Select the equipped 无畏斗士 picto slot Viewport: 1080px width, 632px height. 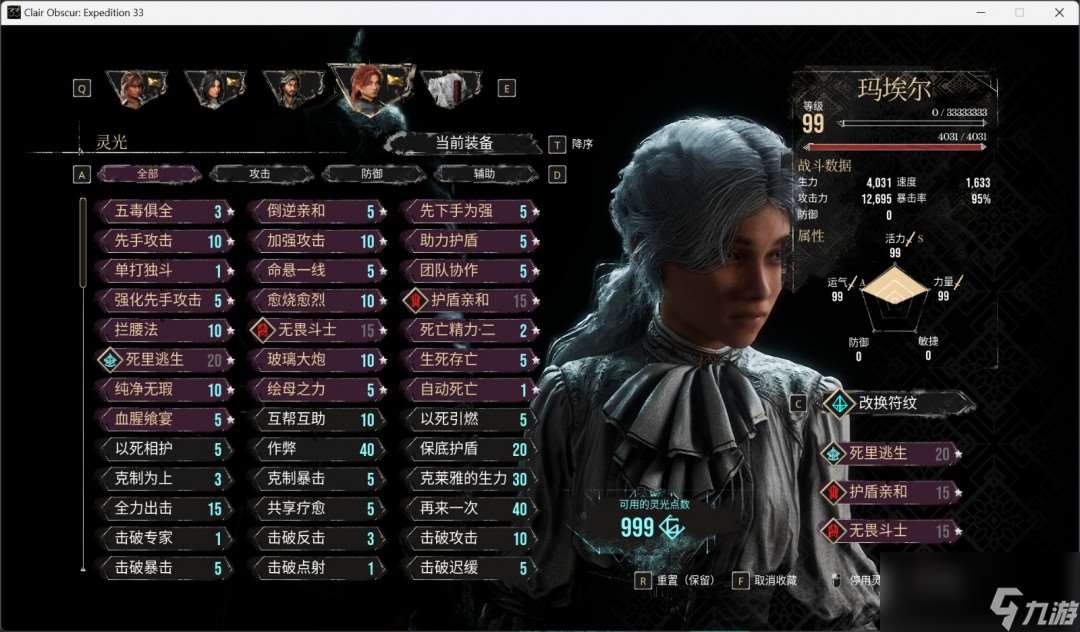tap(890, 531)
